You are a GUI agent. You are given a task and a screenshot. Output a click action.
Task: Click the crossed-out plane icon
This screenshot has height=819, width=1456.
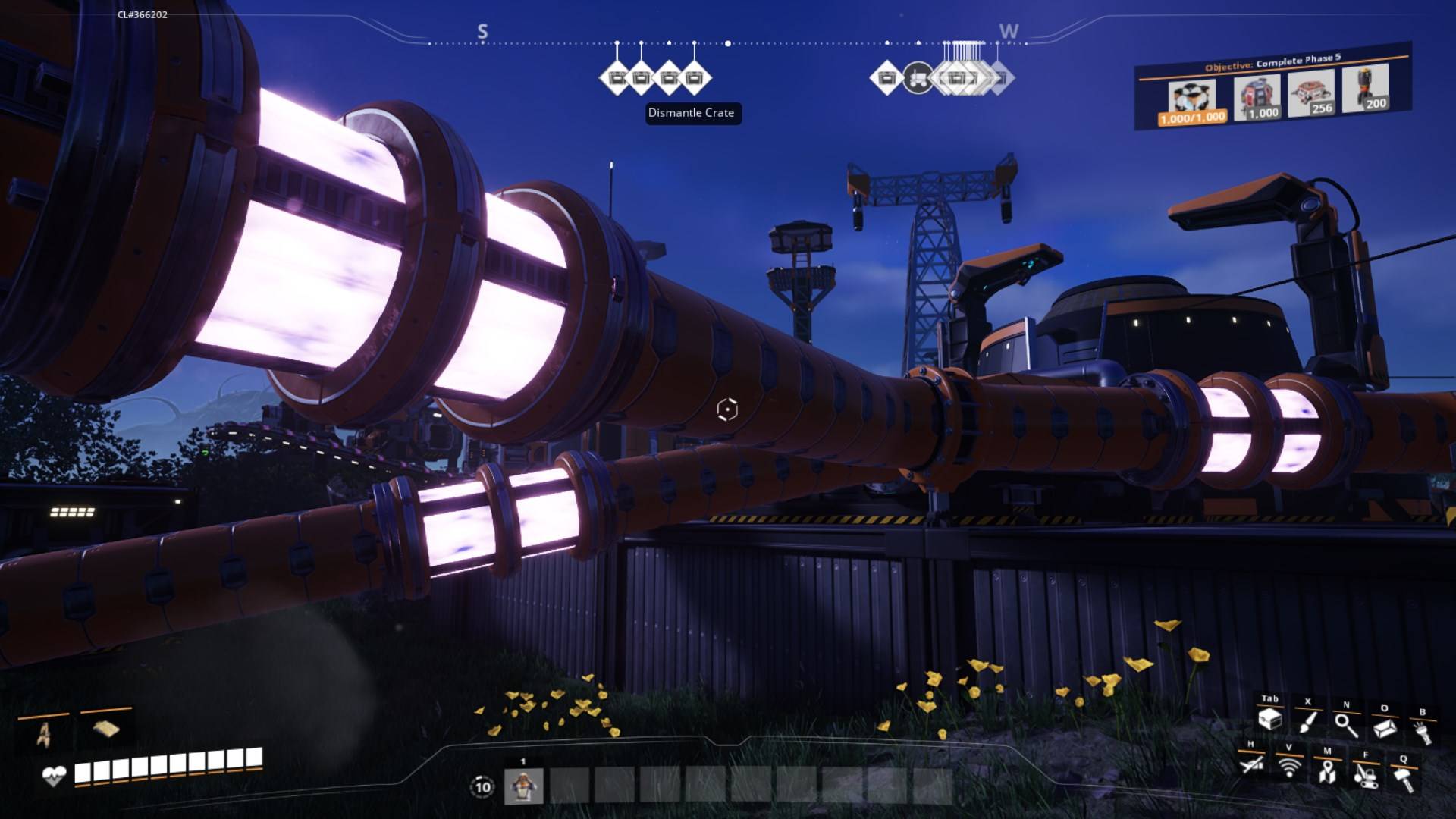pyautogui.click(x=1250, y=764)
